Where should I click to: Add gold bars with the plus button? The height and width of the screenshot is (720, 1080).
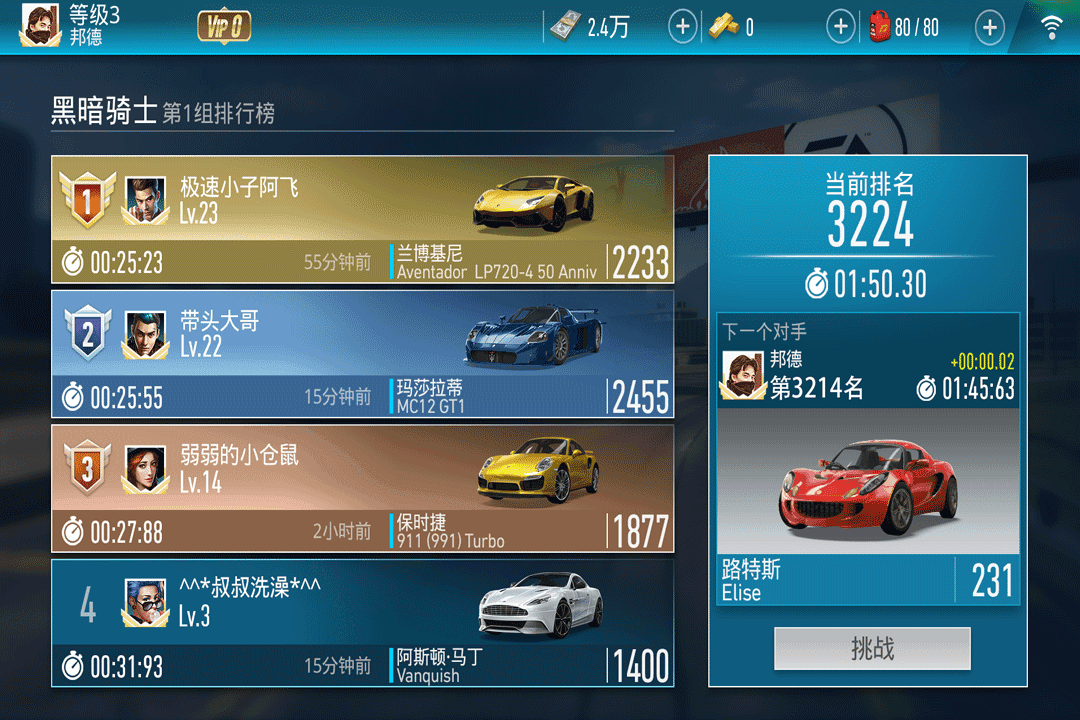pyautogui.click(x=841, y=27)
